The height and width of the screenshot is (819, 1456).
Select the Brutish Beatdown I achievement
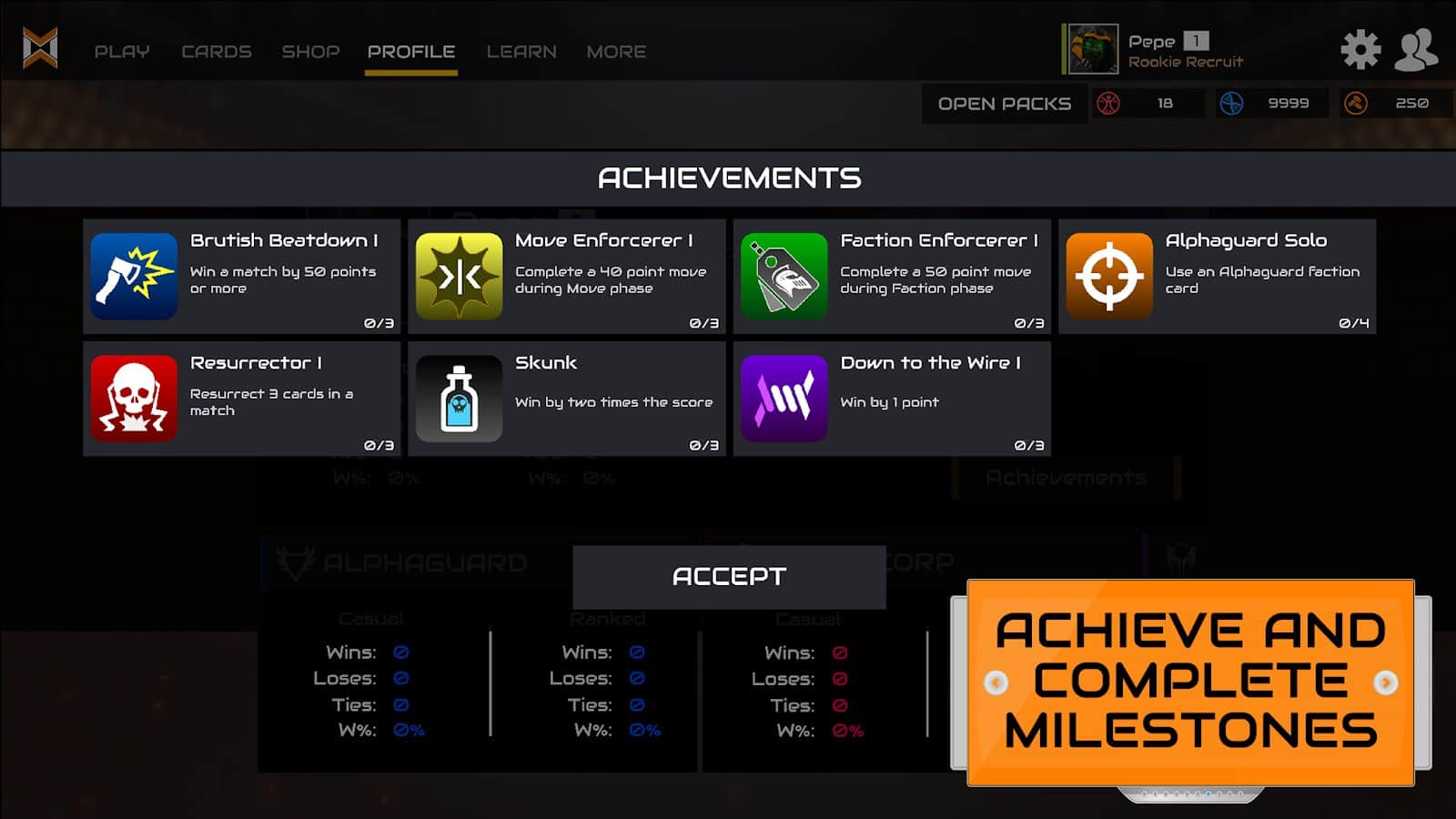click(242, 277)
